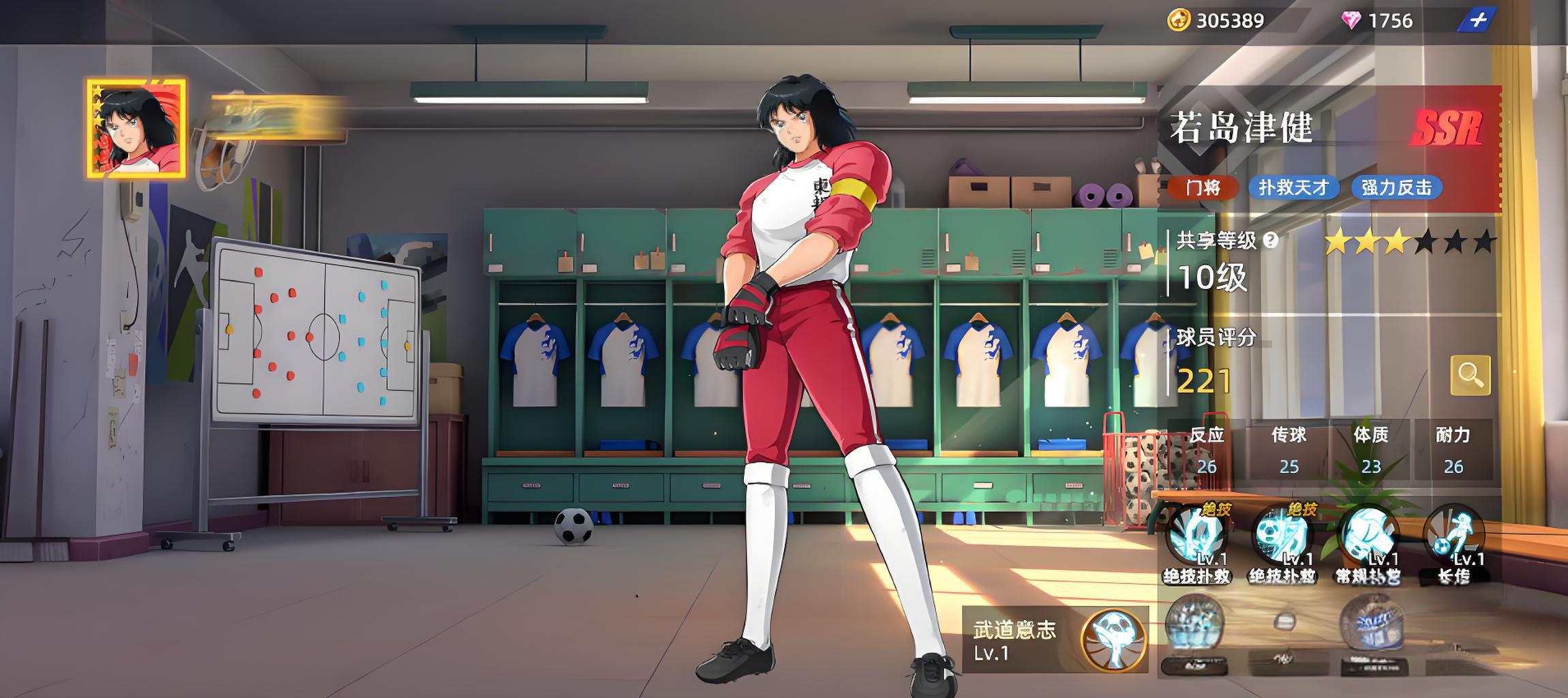
Task: Tap the 门将 position tag
Action: coord(1203,187)
